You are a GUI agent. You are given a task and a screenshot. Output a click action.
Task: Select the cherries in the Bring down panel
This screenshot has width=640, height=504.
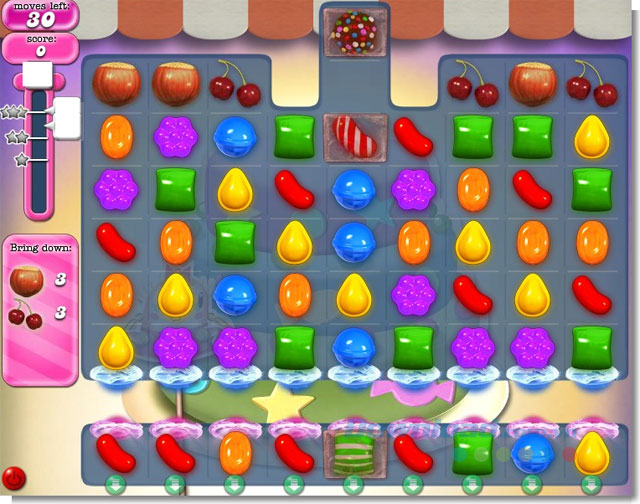(x=27, y=316)
